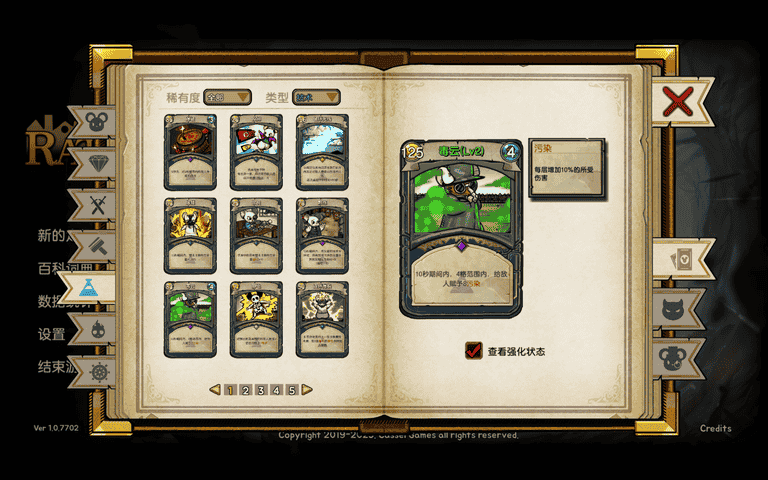
Task: Switch to the ship wheel bookmark tab
Action: 97,370
